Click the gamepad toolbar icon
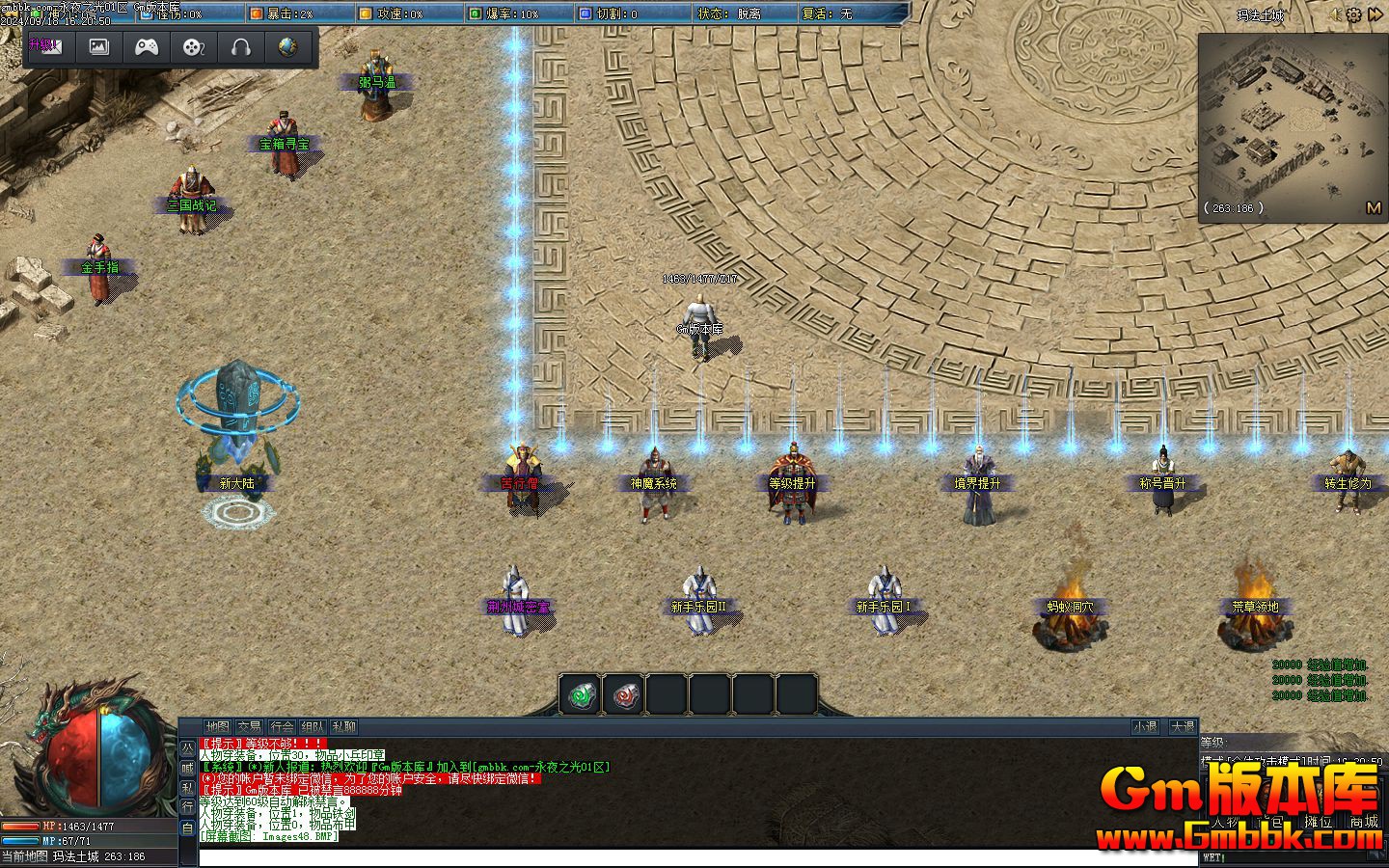Screen dimensions: 1389x868 147,46
